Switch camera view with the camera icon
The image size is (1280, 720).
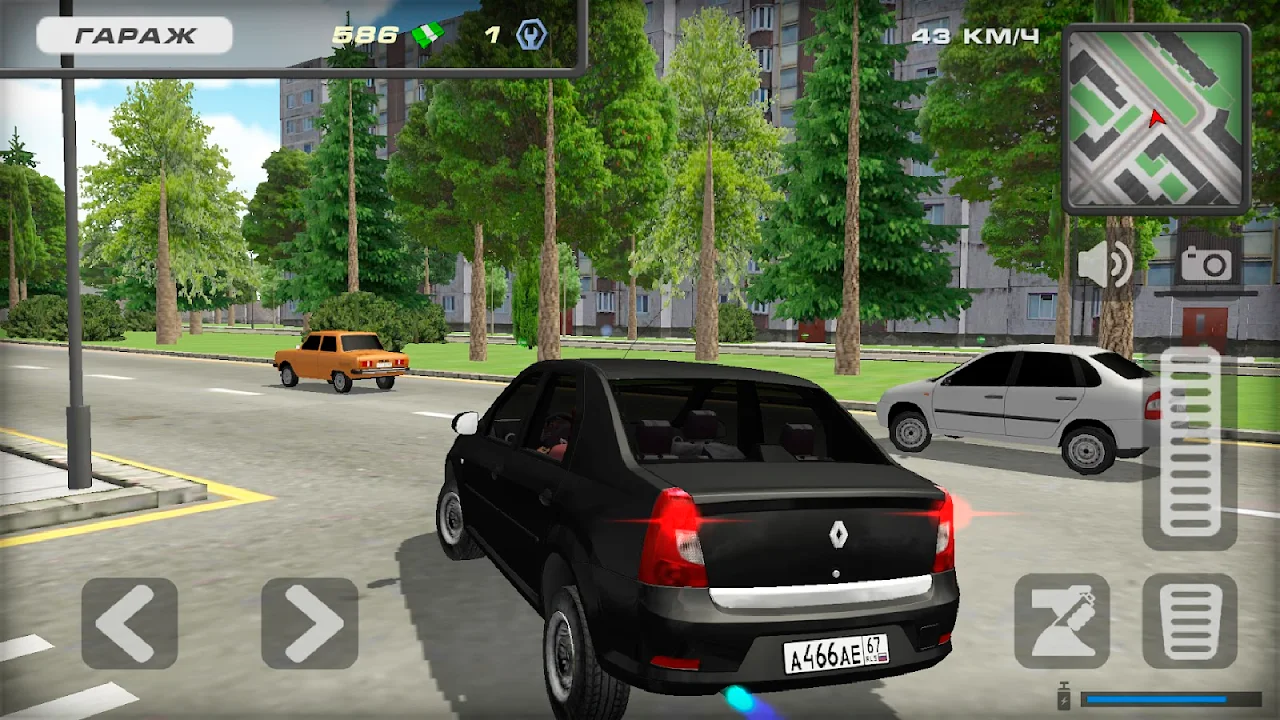(1206, 264)
